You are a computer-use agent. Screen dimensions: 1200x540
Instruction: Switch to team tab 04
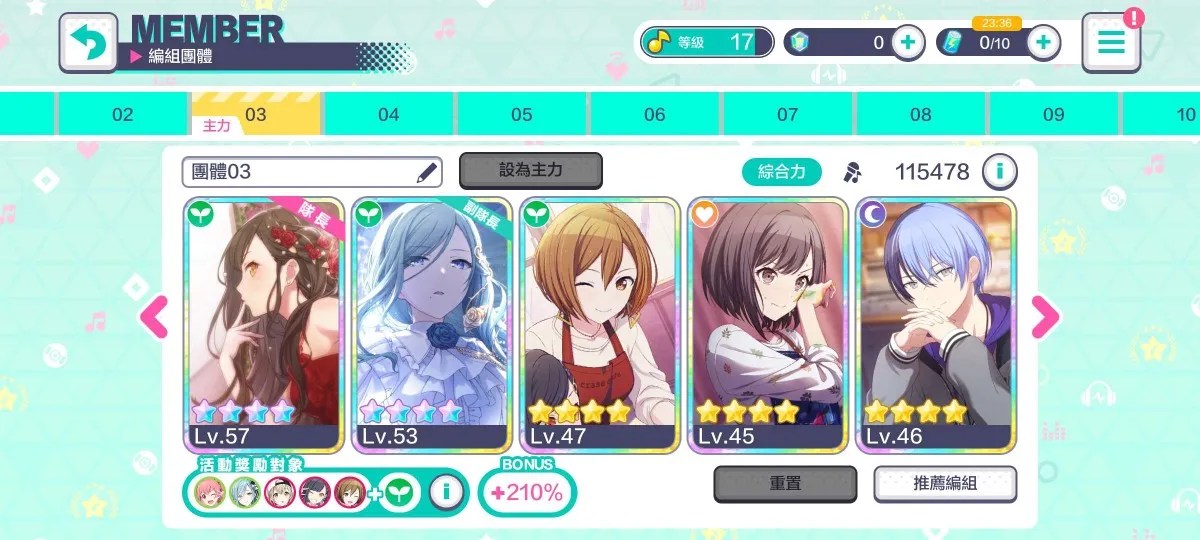[x=389, y=115]
